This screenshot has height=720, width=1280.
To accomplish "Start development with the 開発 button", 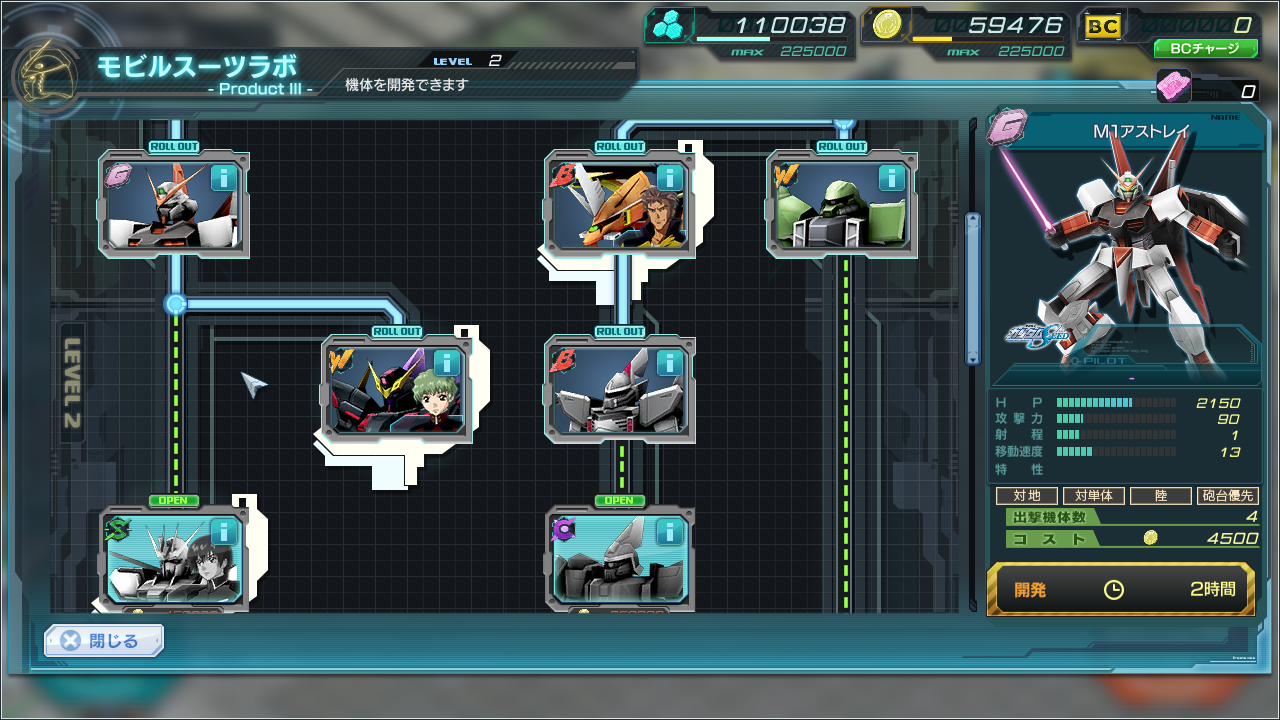I will [1120, 589].
